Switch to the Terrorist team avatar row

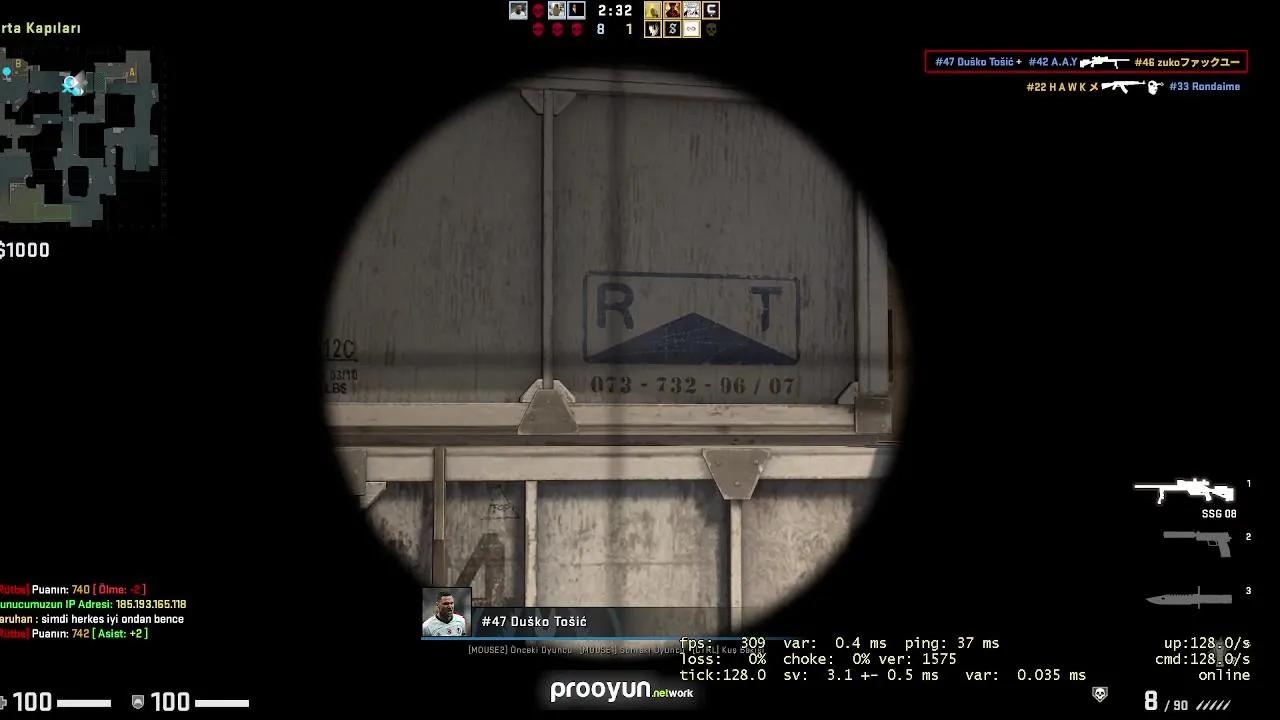(680, 10)
